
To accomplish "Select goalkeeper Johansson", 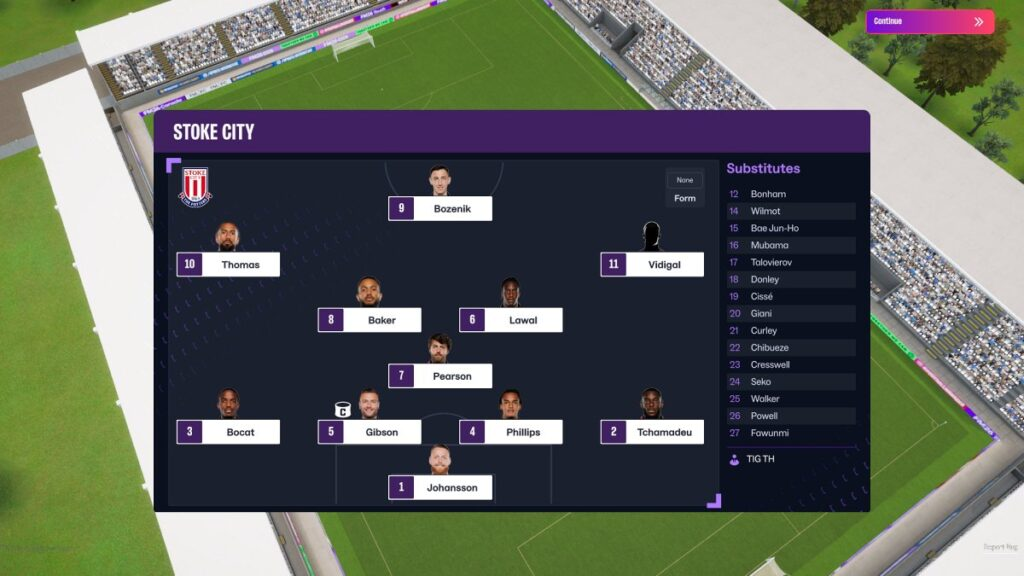I will [x=440, y=488].
